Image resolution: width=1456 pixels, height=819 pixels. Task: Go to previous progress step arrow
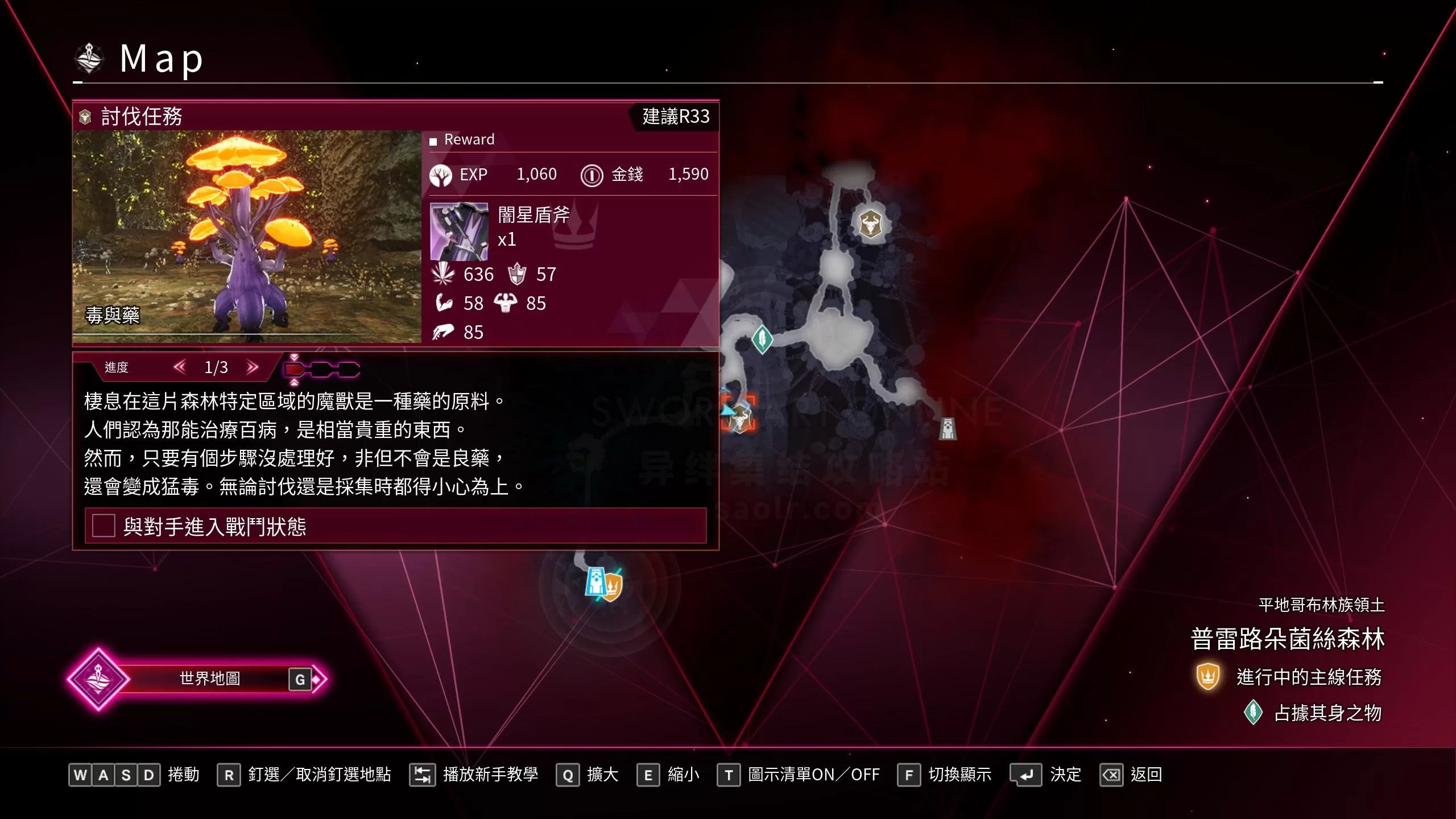pos(180,367)
